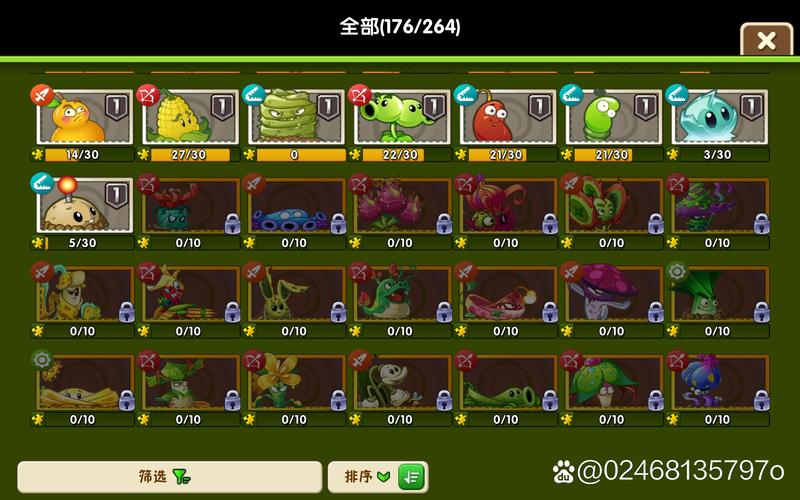This screenshot has height=500, width=800.
Task: Select the two-headed peashooter card
Action: [401, 119]
